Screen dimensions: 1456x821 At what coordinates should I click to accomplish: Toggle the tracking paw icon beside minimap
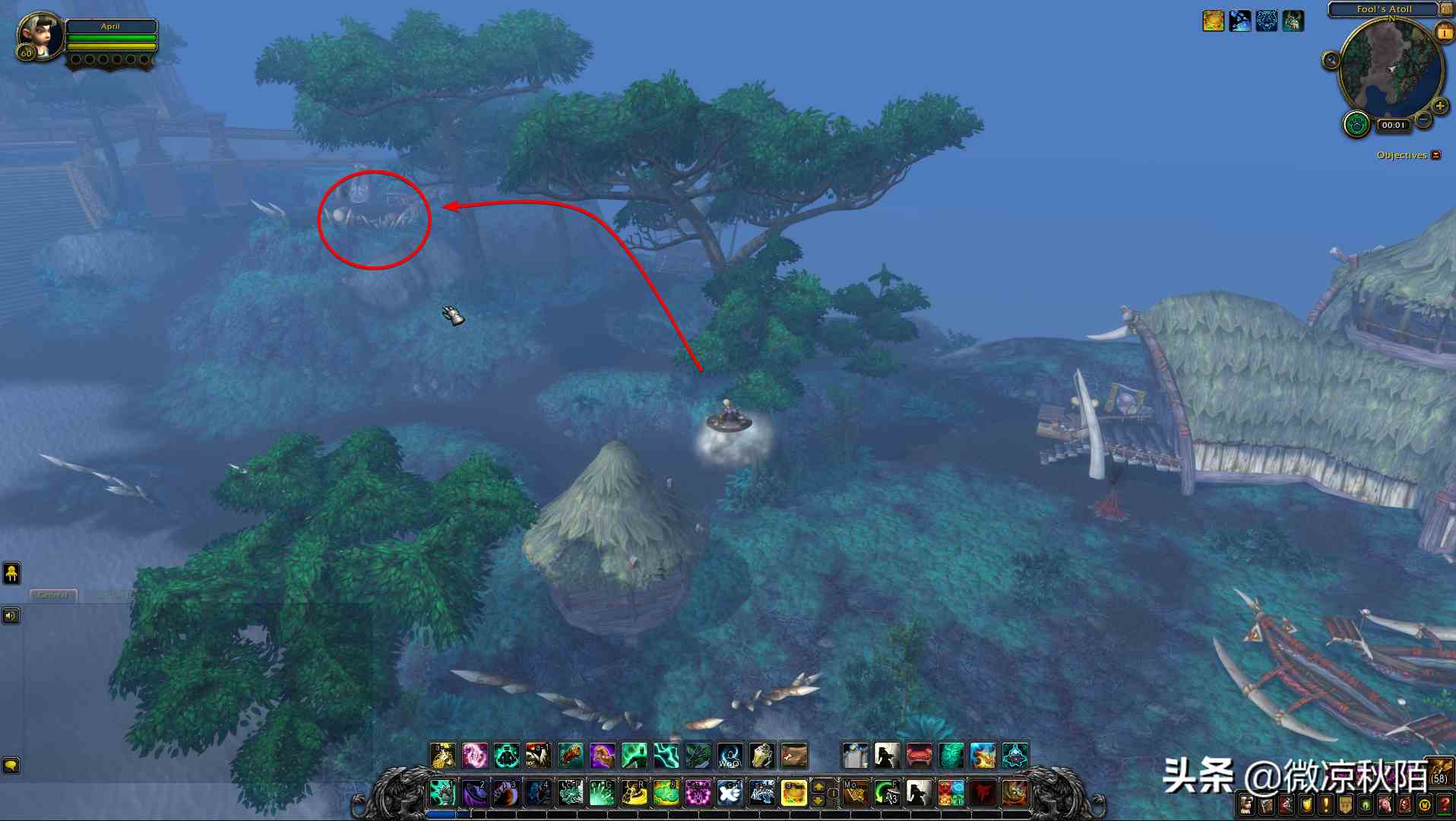pyautogui.click(x=1356, y=124)
